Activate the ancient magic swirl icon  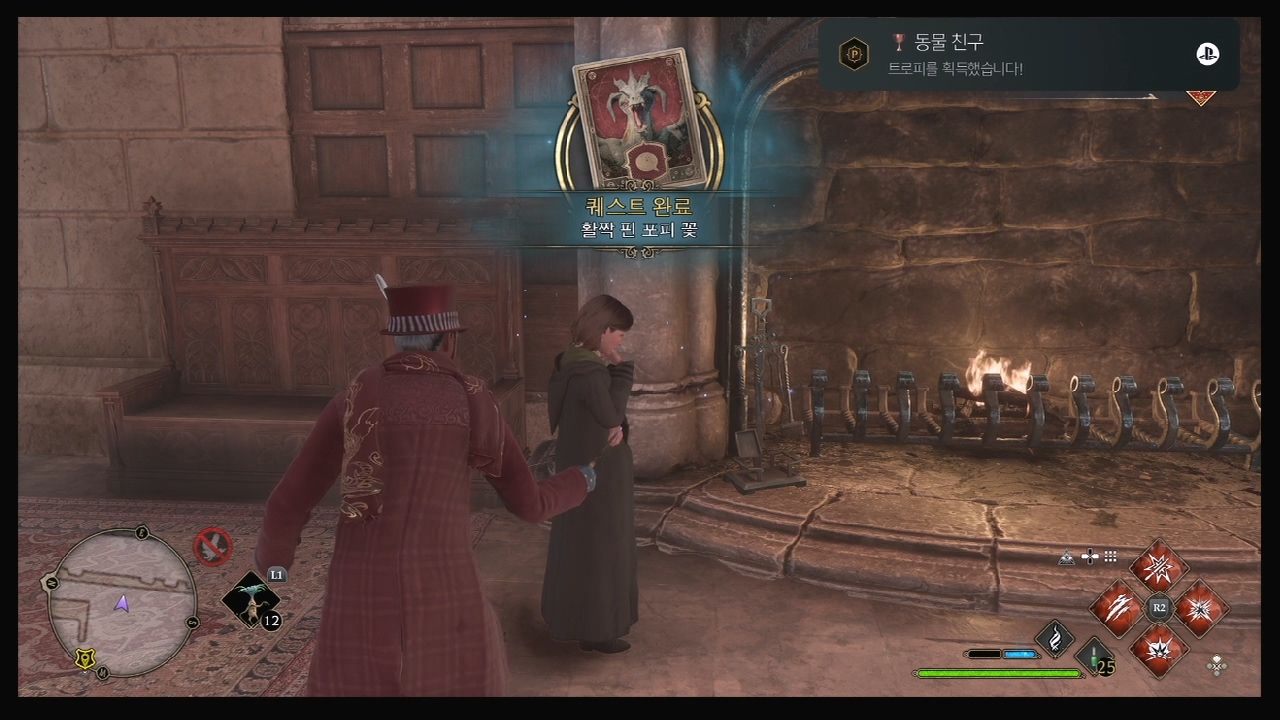[x=1054, y=638]
